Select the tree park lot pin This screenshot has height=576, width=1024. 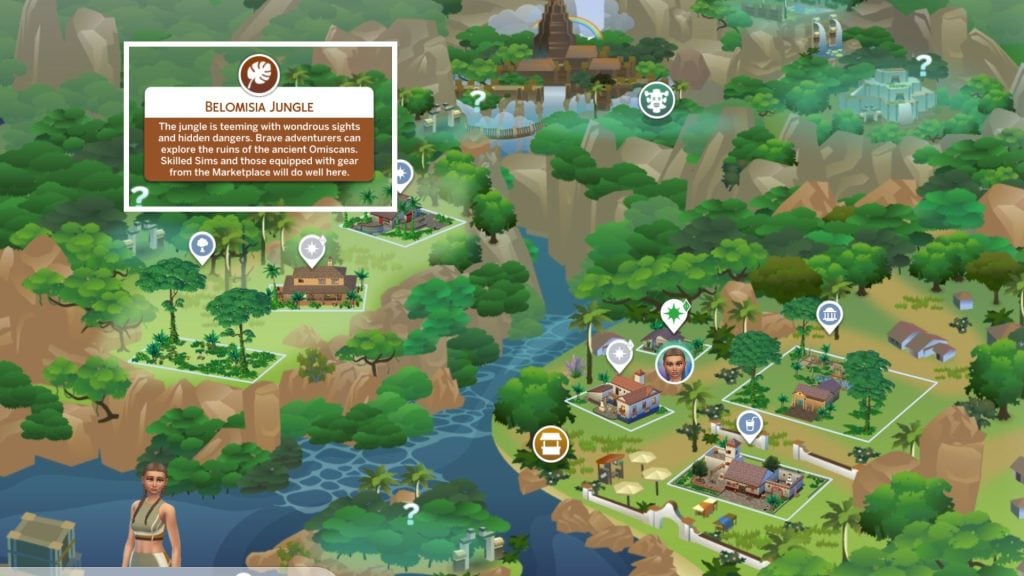pos(201,244)
